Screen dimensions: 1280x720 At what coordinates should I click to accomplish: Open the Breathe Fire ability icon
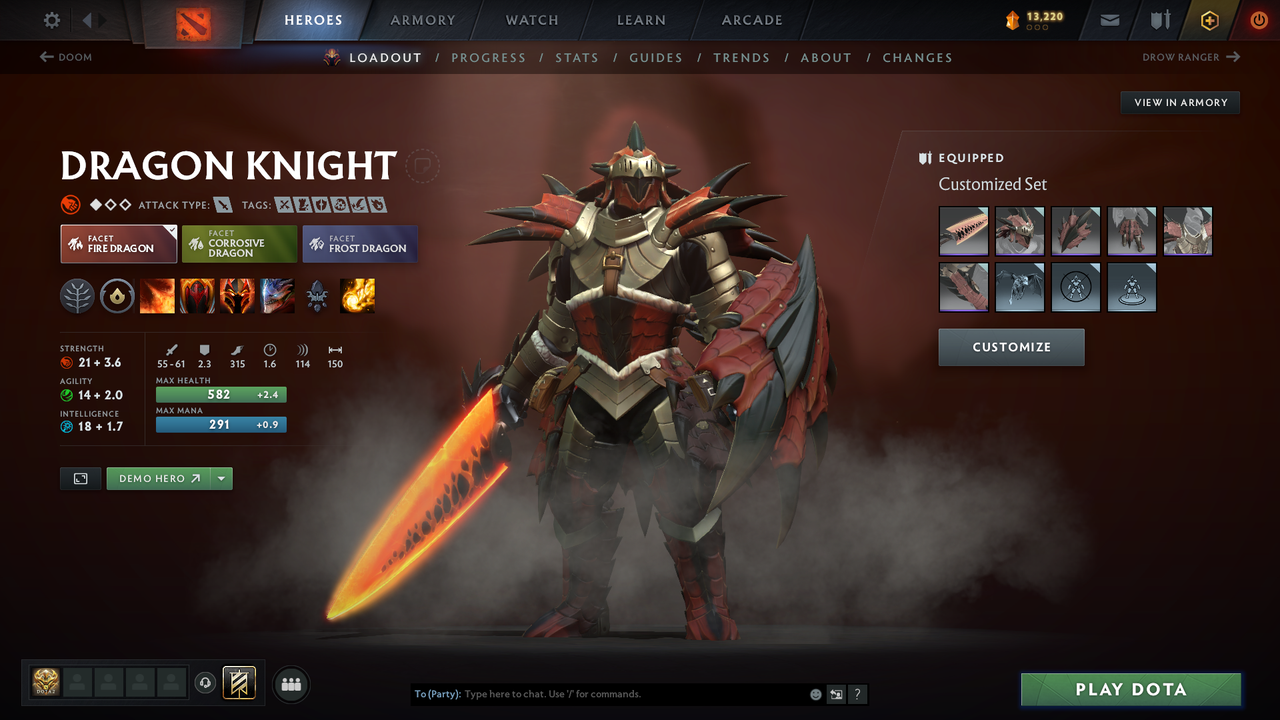pos(157,295)
